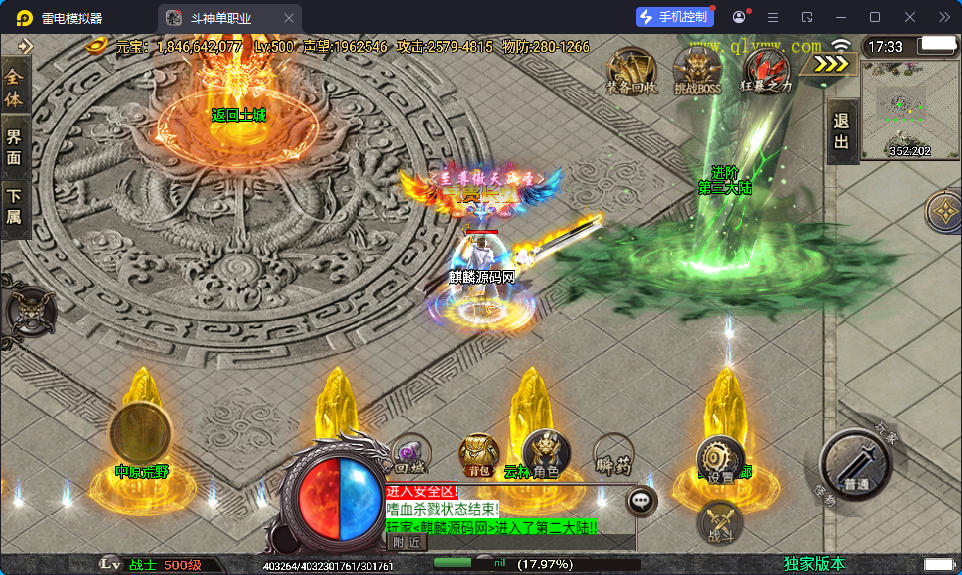Use the 回城 return-to-town skill
This screenshot has height=575, width=962.
tap(411, 453)
